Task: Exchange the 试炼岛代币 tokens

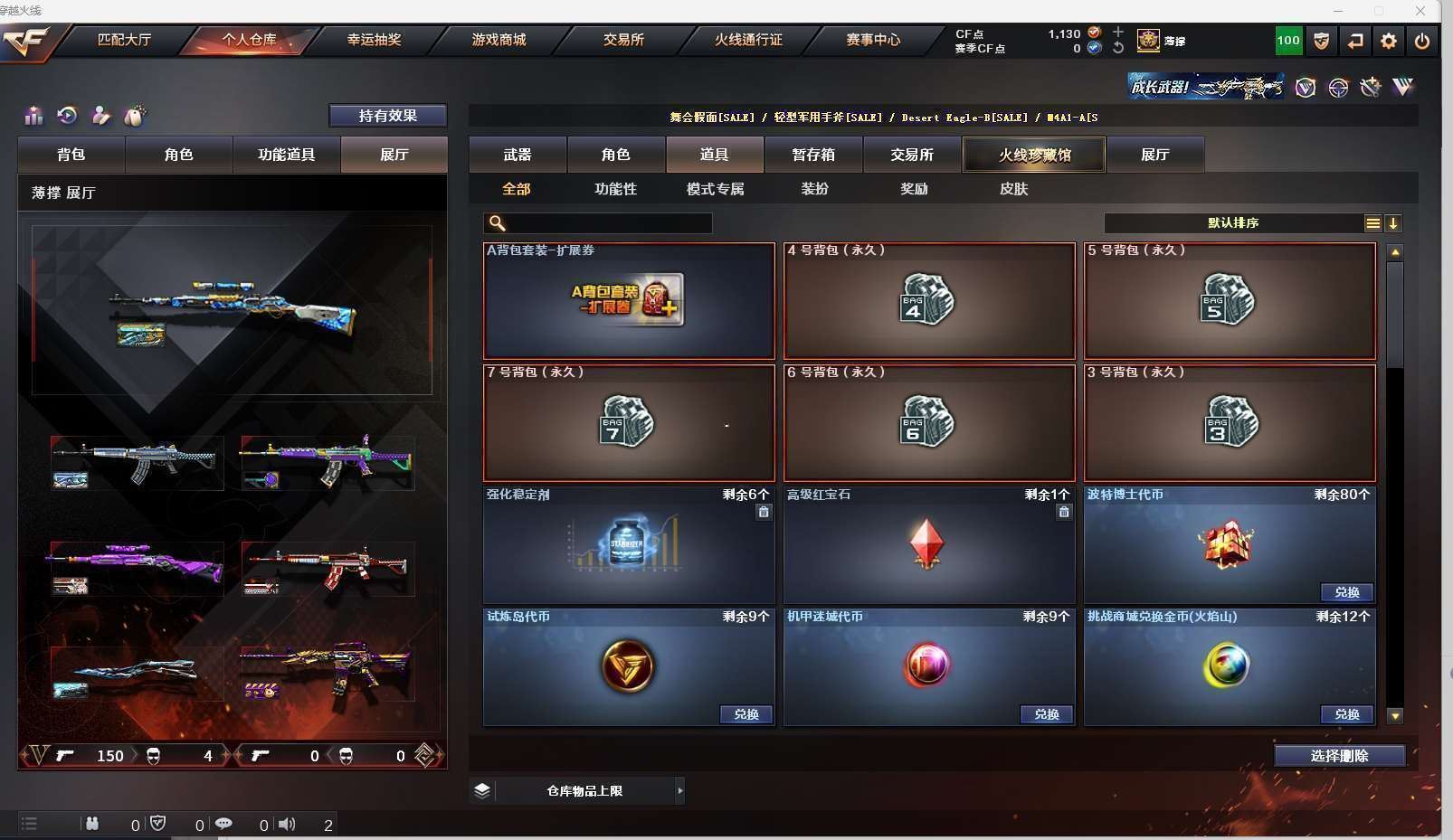Action: coord(746,714)
